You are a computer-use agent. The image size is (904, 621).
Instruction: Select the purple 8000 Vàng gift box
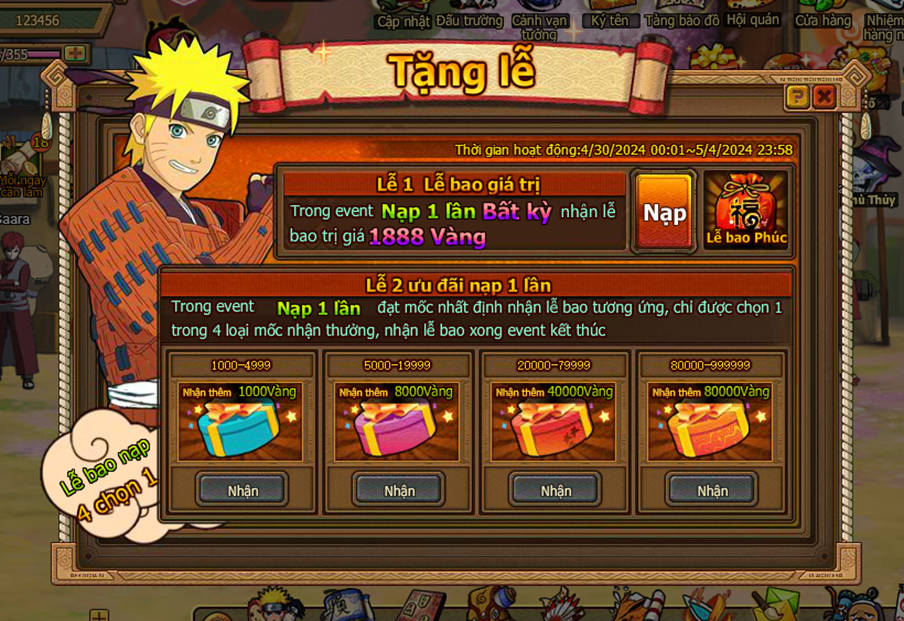397,430
